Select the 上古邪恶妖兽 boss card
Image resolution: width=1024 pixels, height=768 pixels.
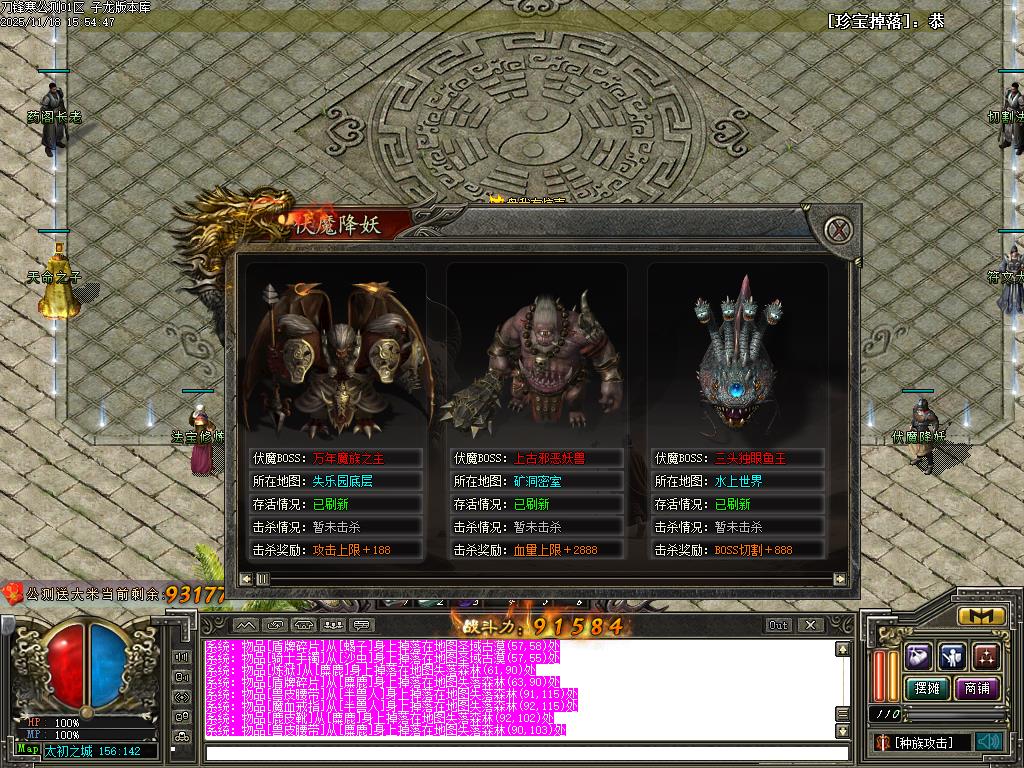[536, 350]
